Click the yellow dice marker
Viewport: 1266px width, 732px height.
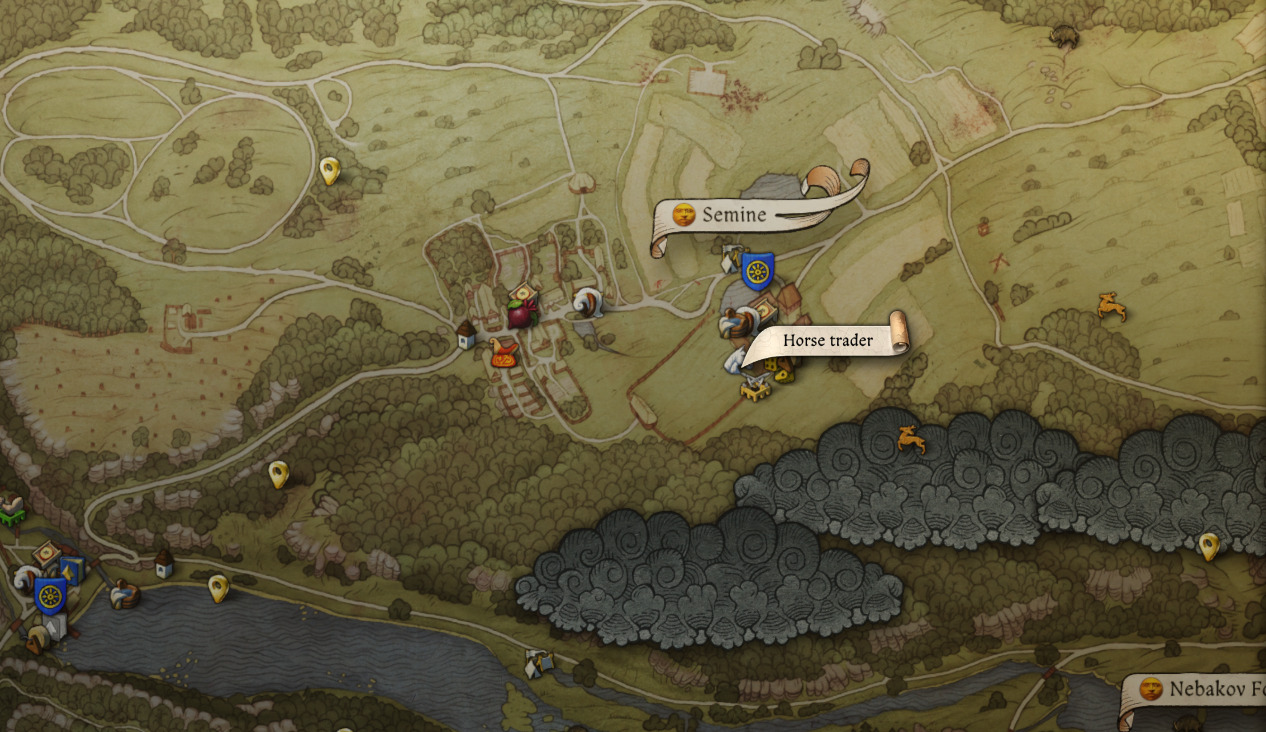(x=783, y=373)
